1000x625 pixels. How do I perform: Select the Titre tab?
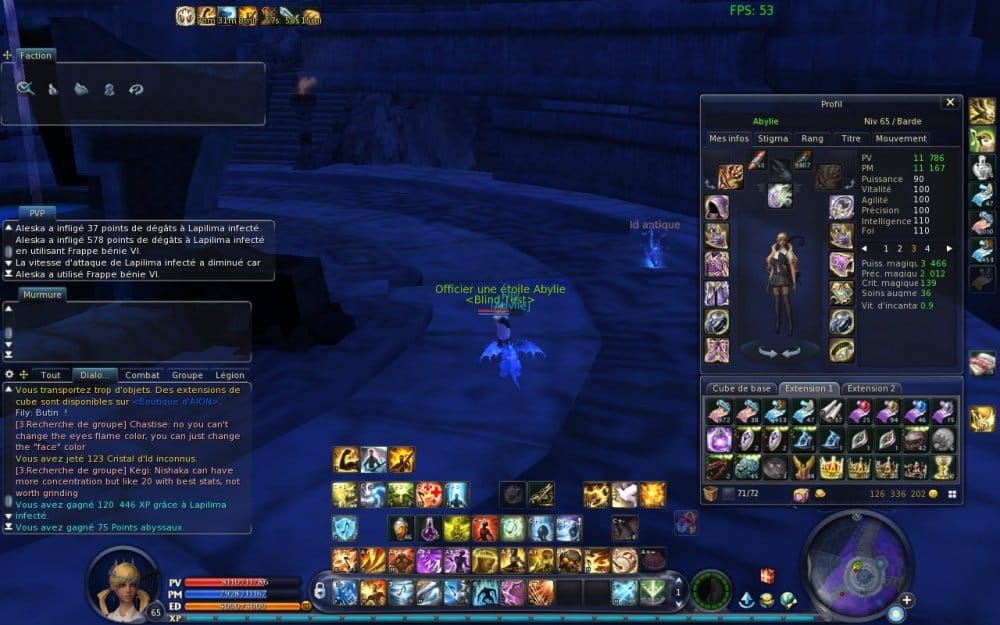851,138
